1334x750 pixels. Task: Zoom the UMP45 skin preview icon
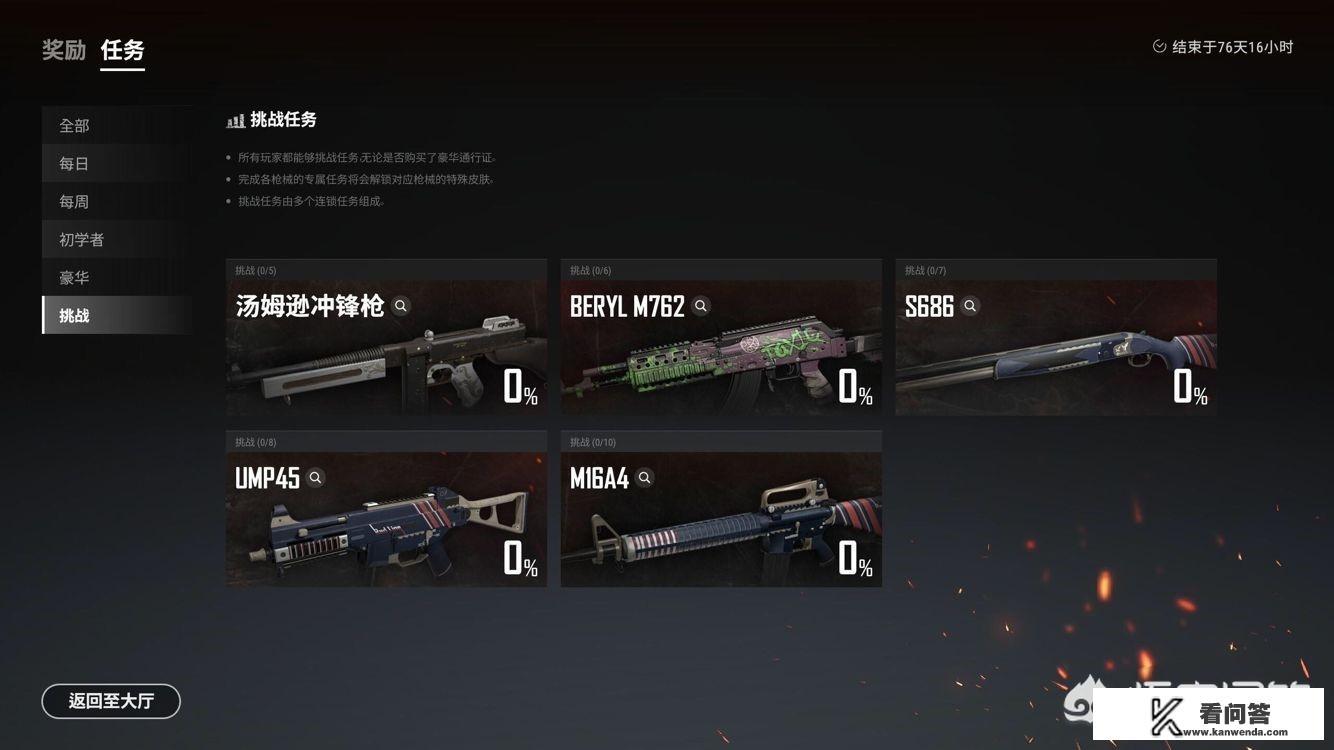tap(316, 478)
